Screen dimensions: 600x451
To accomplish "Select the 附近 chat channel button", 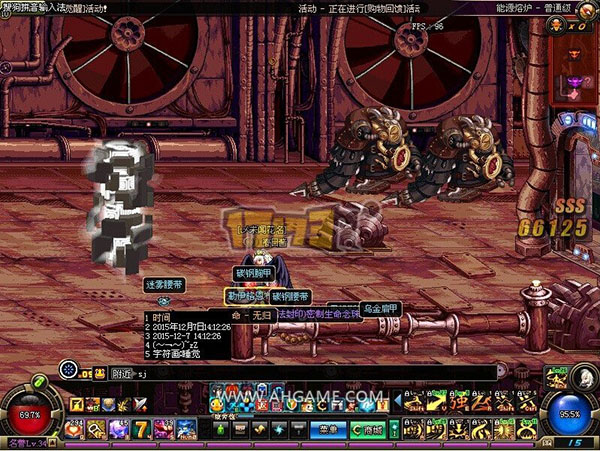I will [123, 372].
